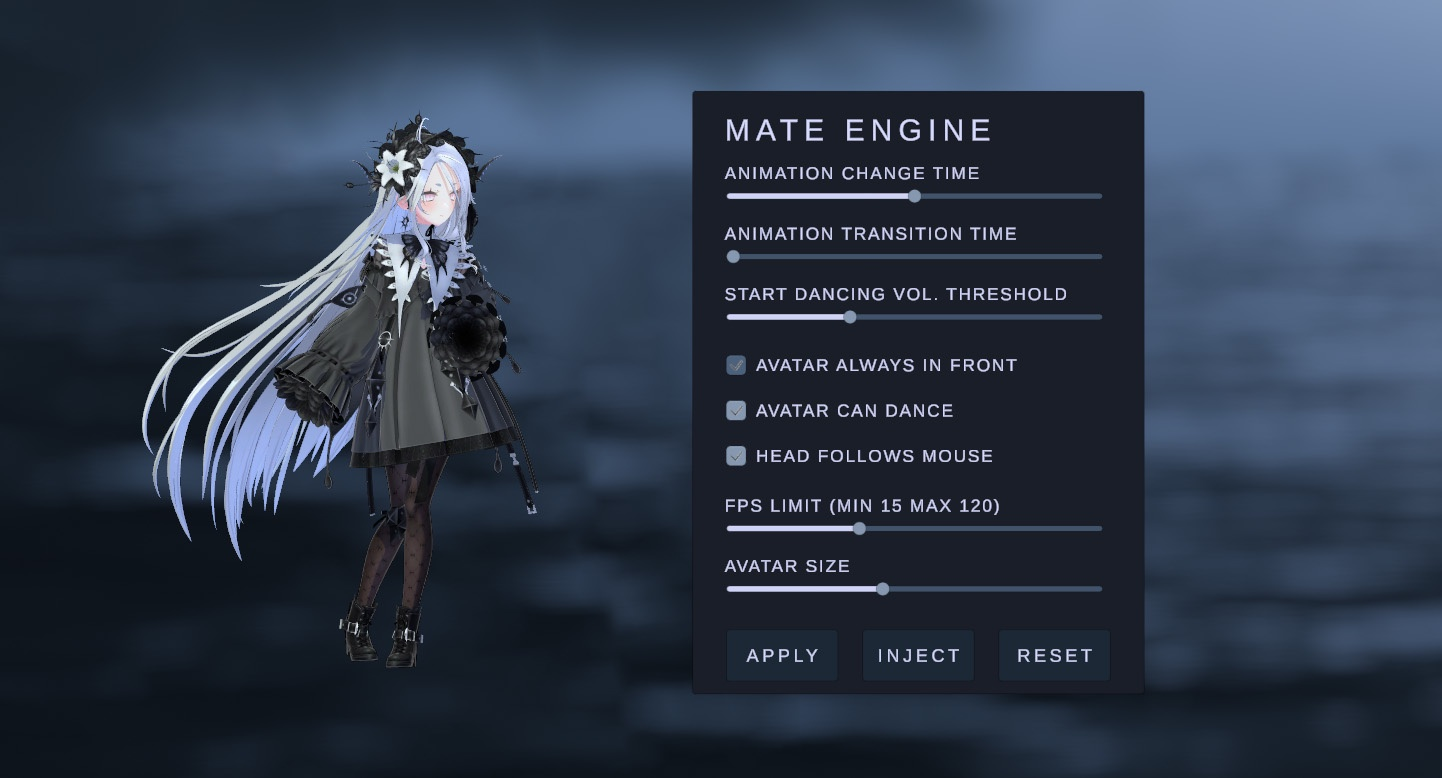Click the Avatar Size slider handle
This screenshot has height=778, width=1442.
point(882,589)
